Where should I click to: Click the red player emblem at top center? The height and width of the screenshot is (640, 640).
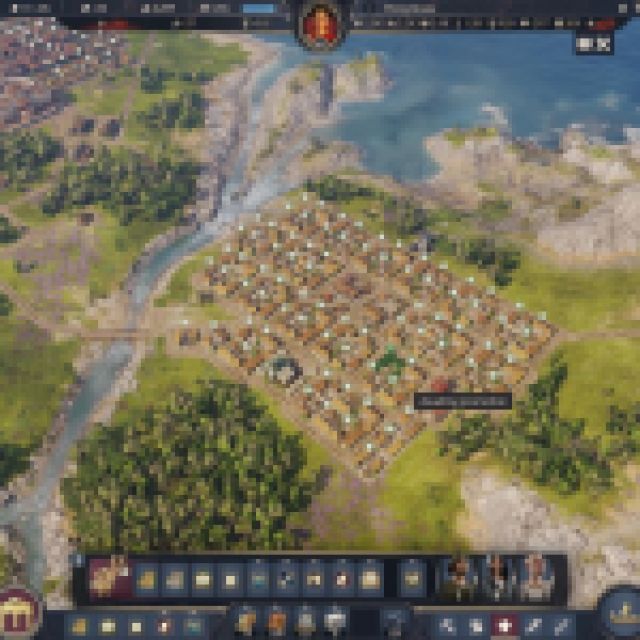[322, 23]
